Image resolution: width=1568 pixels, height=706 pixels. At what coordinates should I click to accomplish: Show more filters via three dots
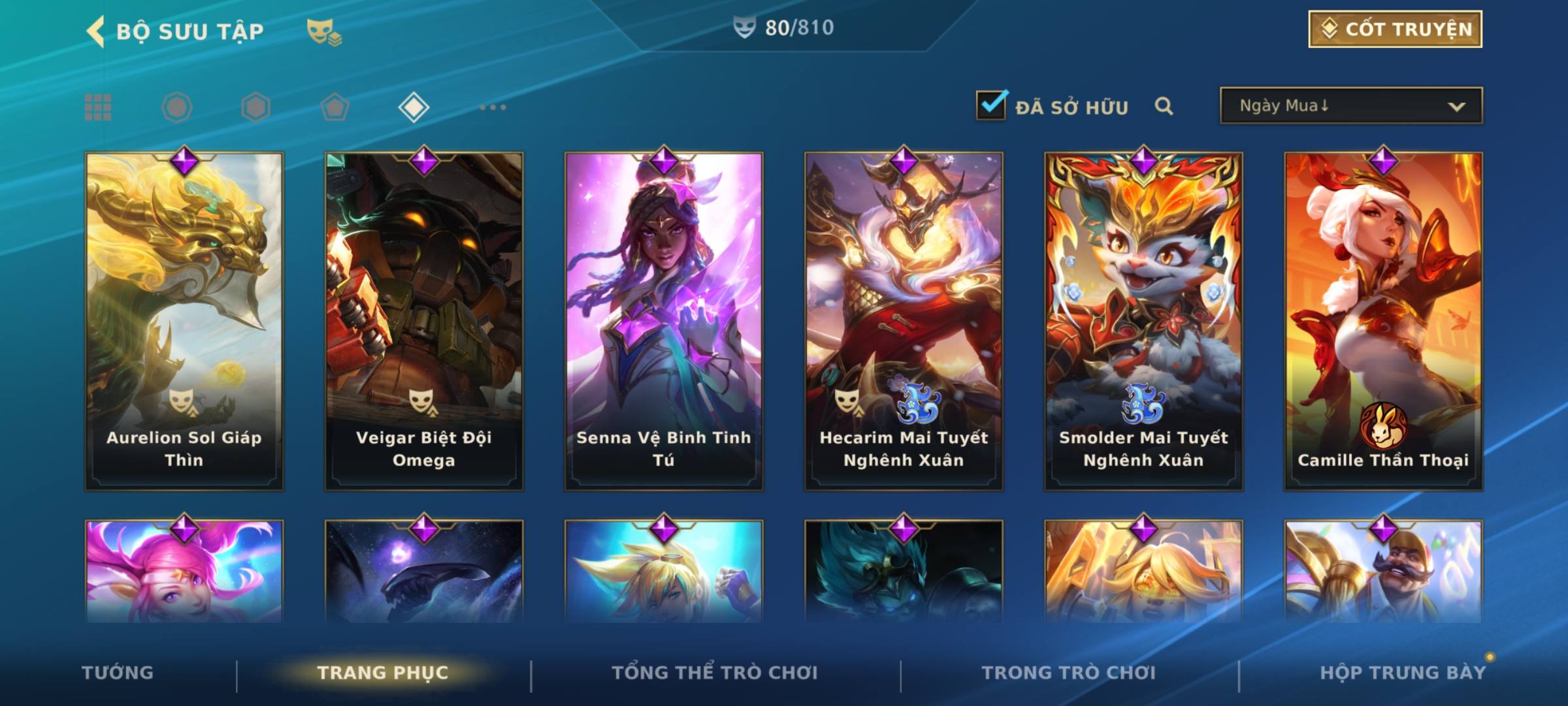(493, 107)
